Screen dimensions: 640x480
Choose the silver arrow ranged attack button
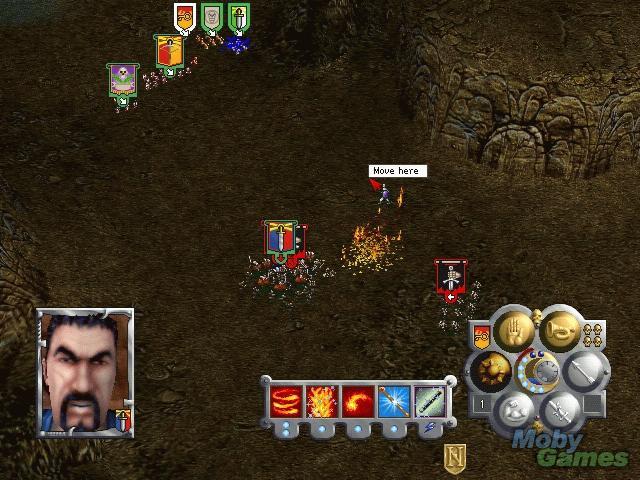tap(583, 371)
